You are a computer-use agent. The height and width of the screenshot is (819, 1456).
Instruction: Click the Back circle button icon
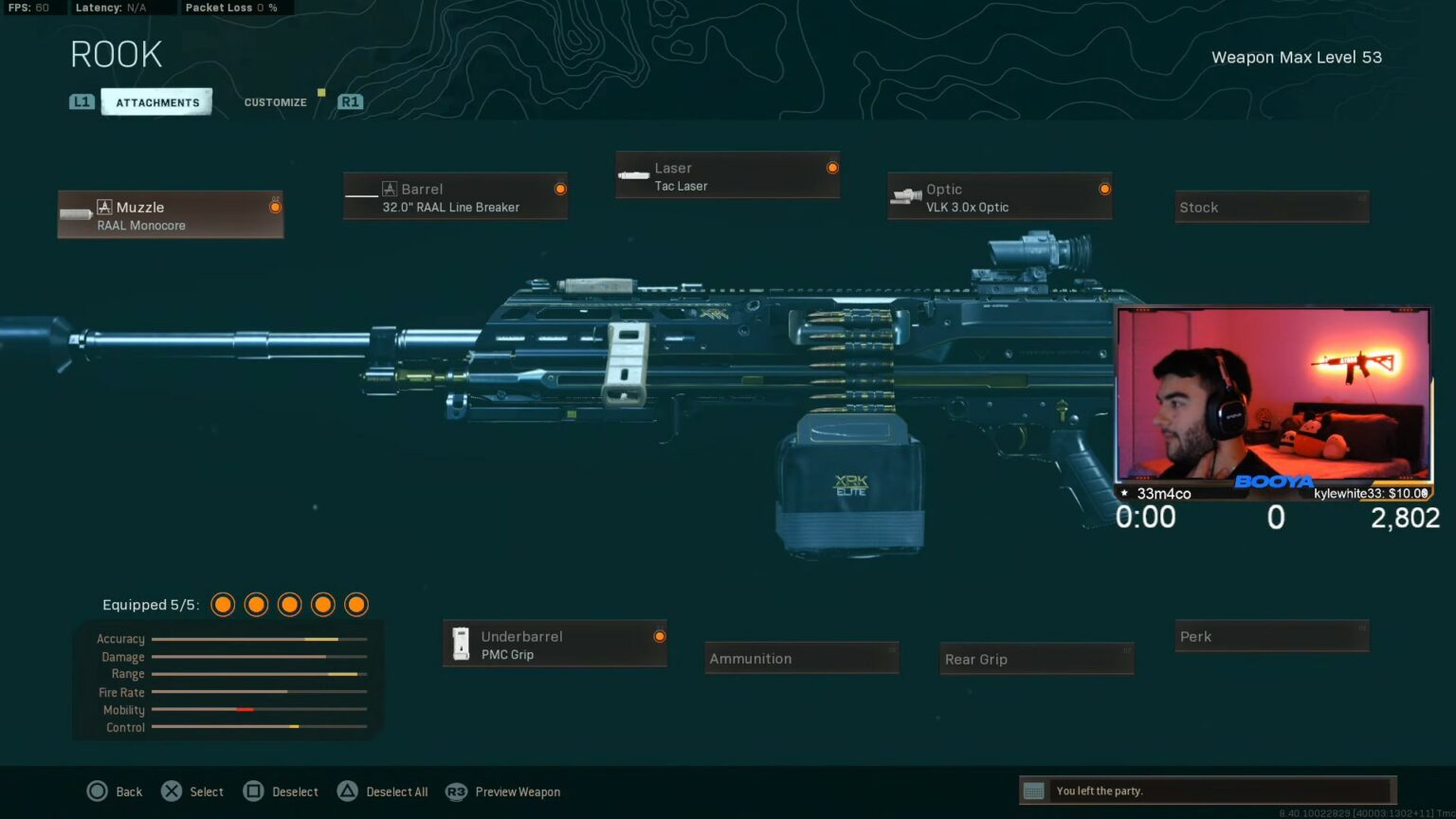(x=98, y=791)
